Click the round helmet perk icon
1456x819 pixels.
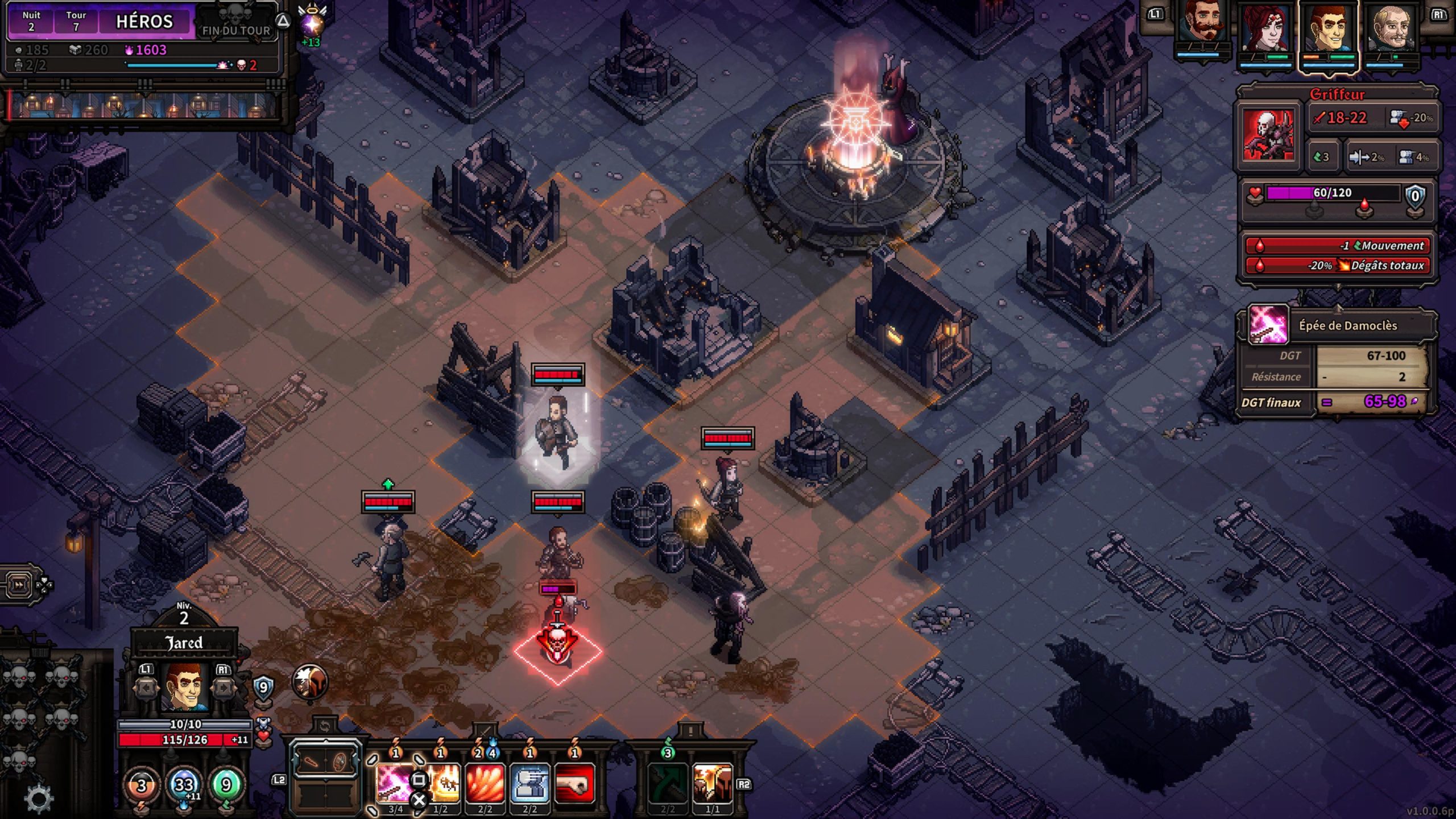tap(310, 681)
